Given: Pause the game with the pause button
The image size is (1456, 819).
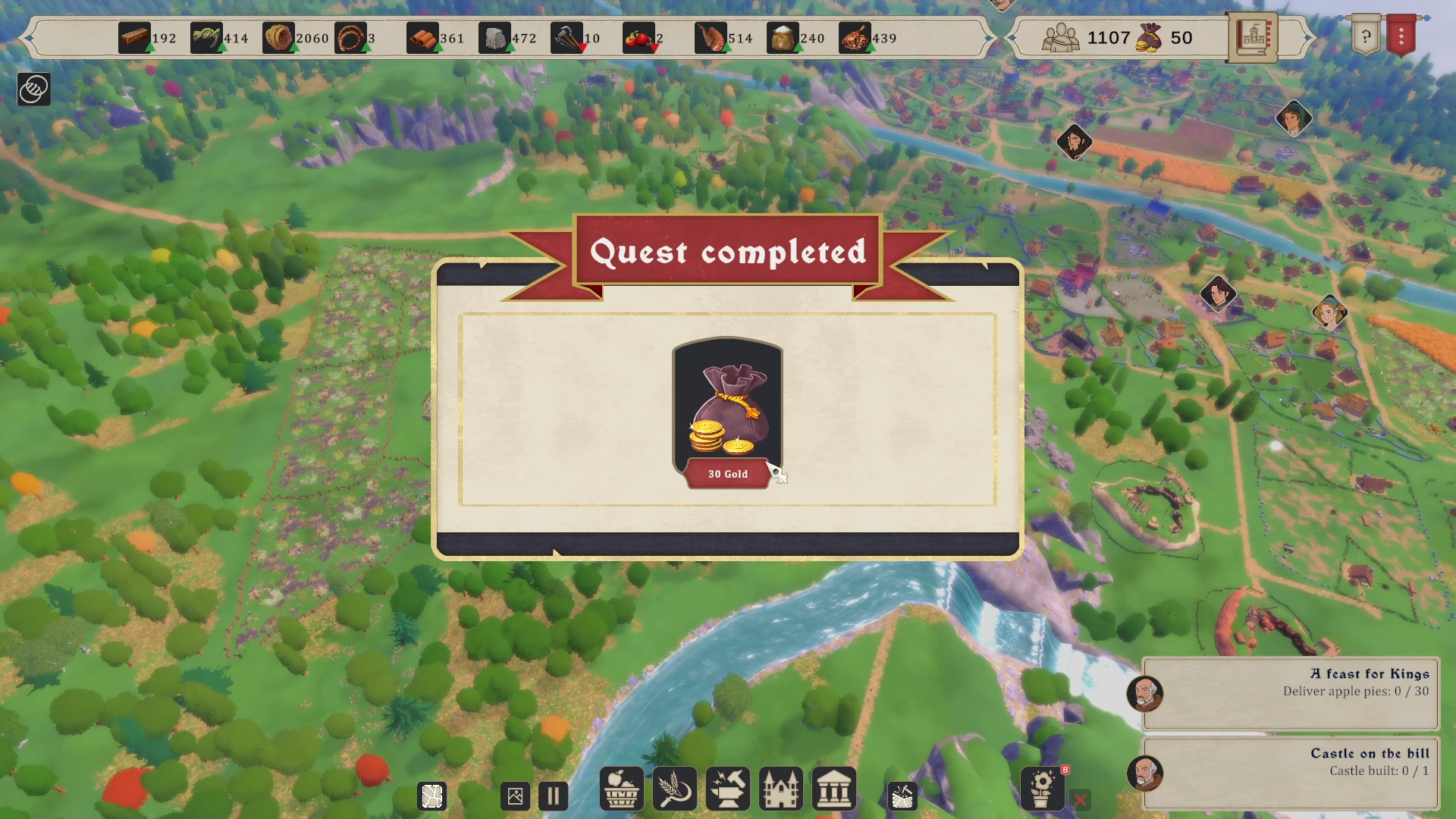Looking at the screenshot, I should point(553,796).
